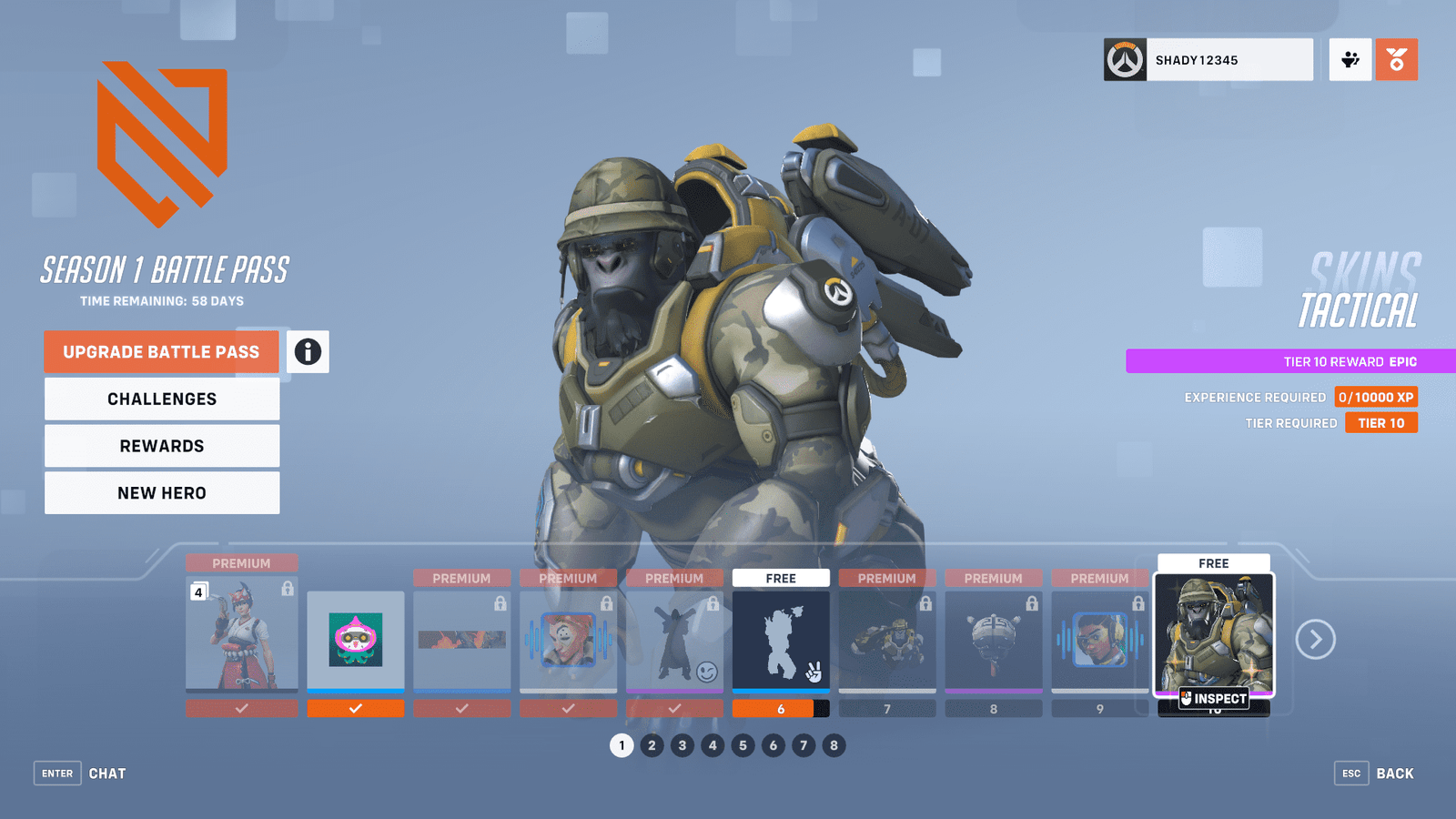Viewport: 1456px width, 819px height.
Task: Click the orange medal icon button
Action: [x=1396, y=60]
